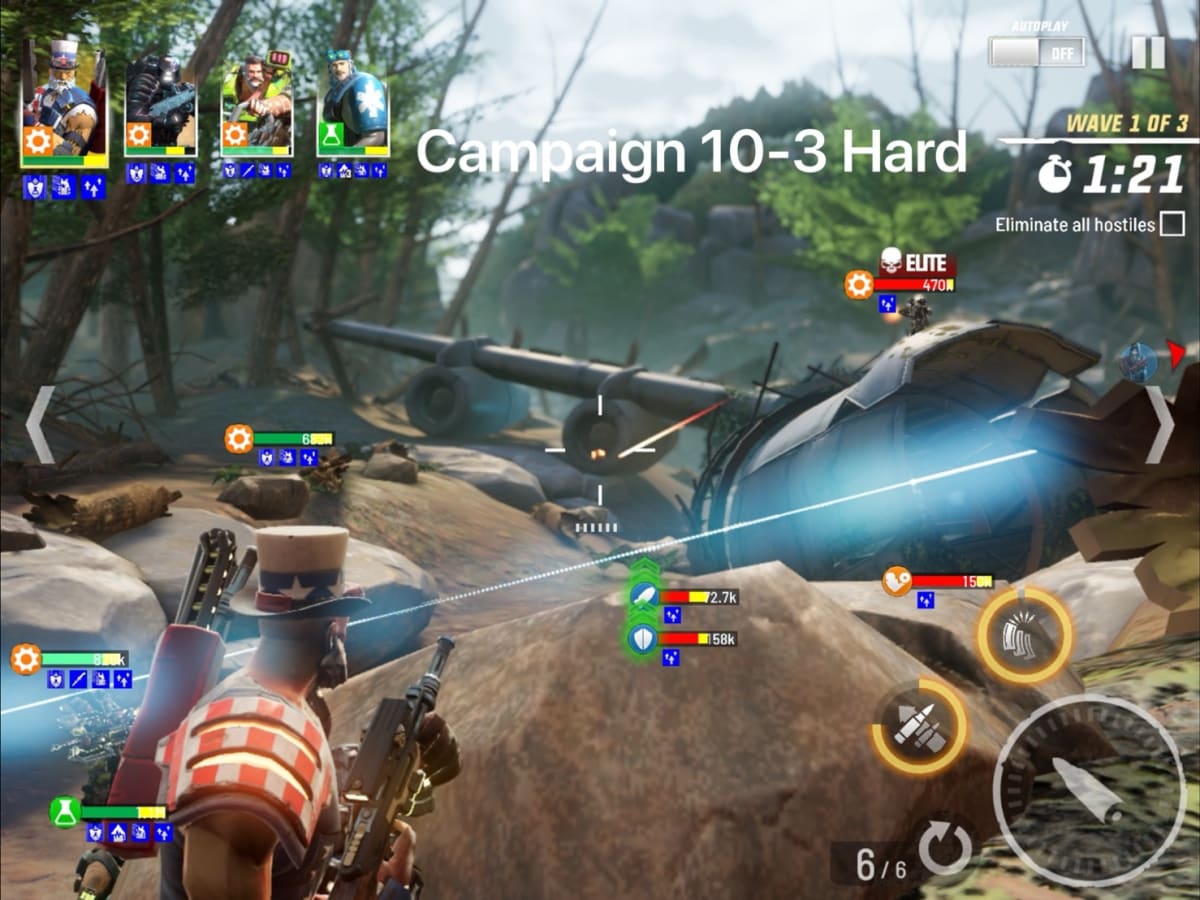
Task: Toggle the Autoplay switch on
Action: coord(1036,51)
